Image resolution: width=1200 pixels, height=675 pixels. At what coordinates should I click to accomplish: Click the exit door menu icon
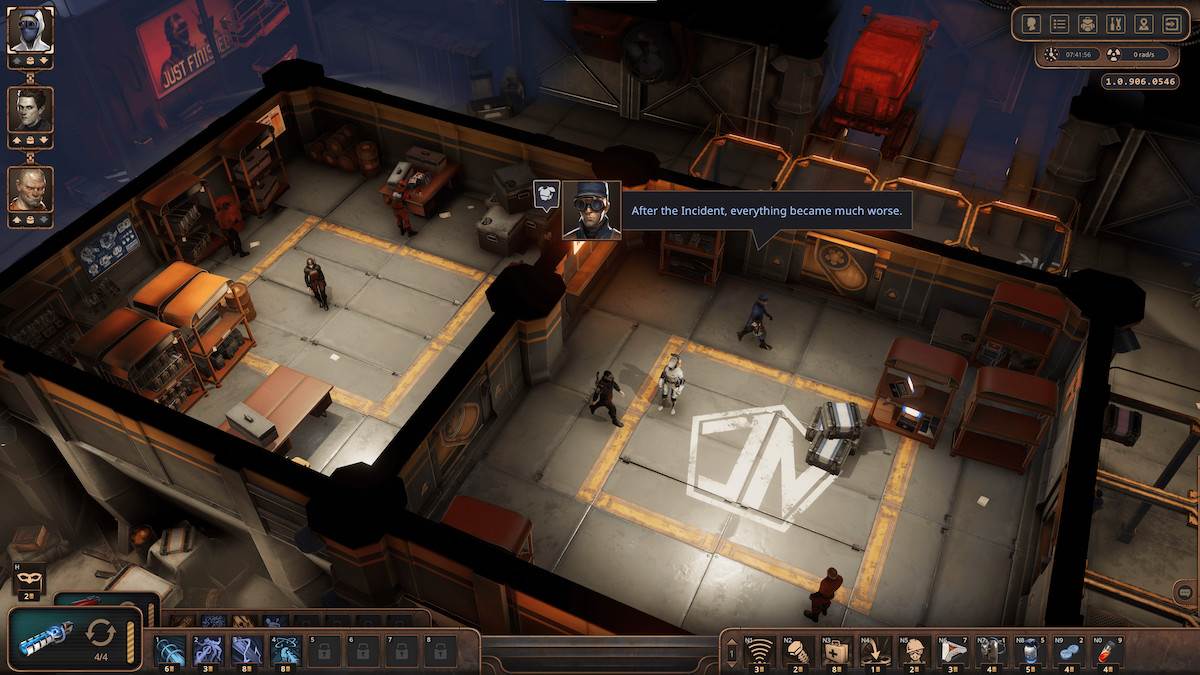(x=1171, y=23)
